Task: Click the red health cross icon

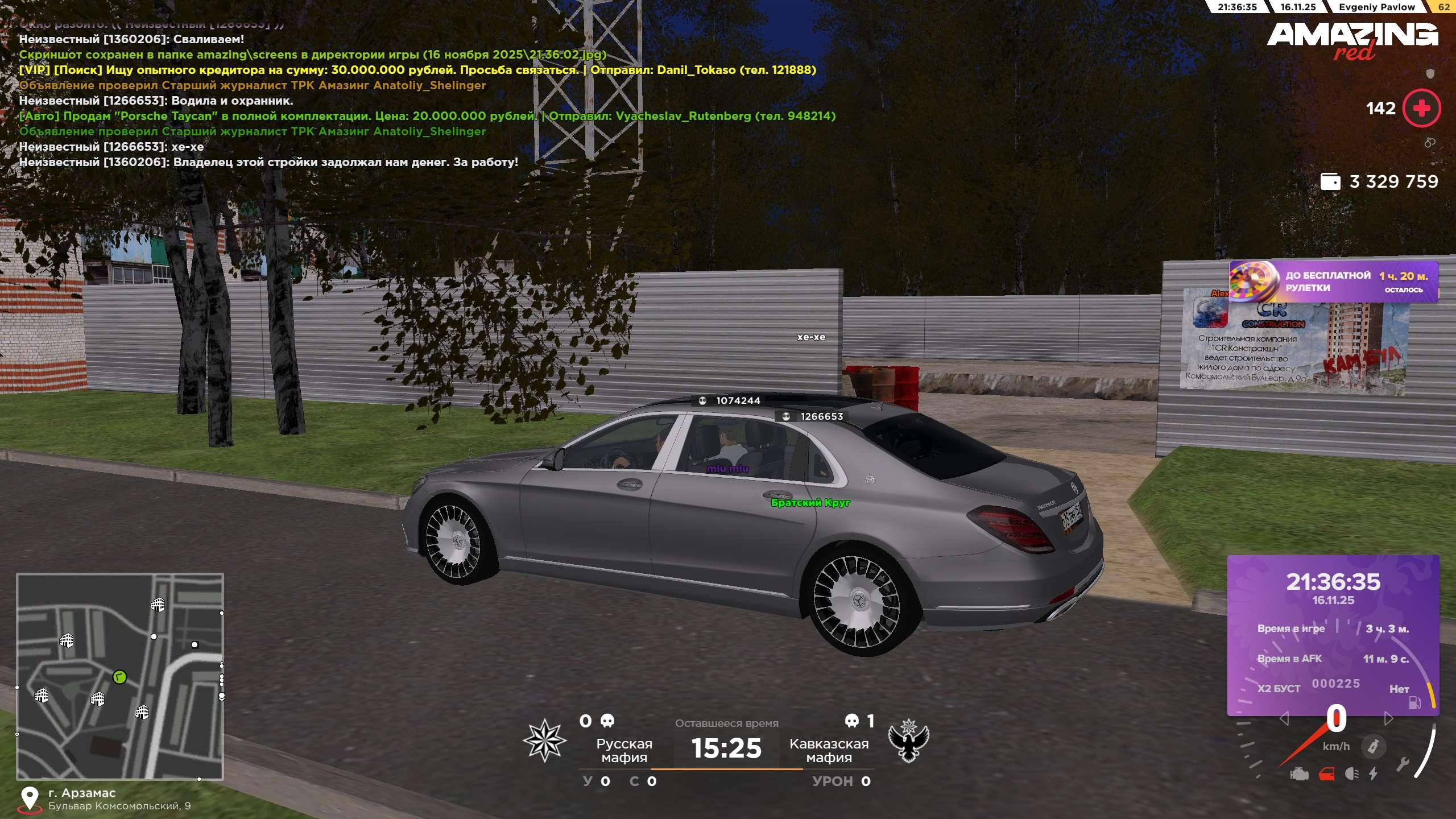Action: (x=1421, y=108)
